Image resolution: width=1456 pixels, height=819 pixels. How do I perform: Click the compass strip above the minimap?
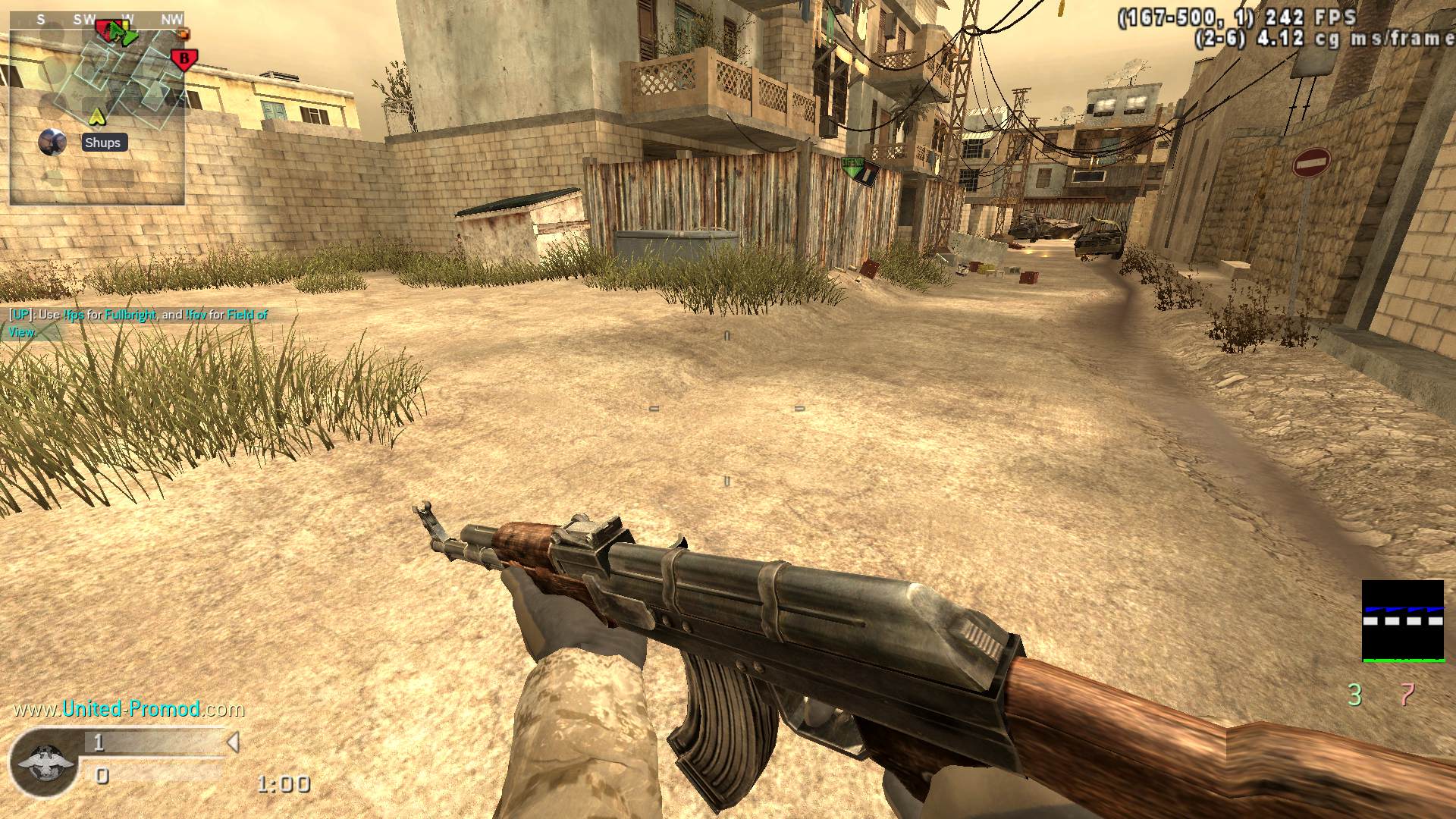click(x=97, y=20)
